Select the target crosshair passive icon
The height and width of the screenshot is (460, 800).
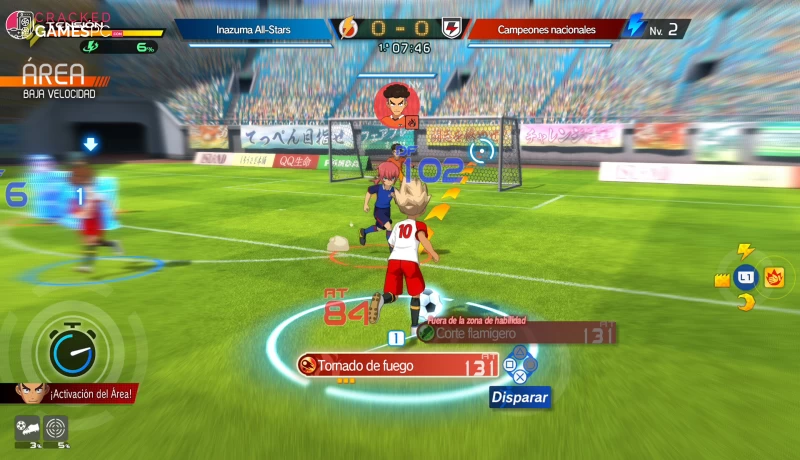click(x=56, y=428)
